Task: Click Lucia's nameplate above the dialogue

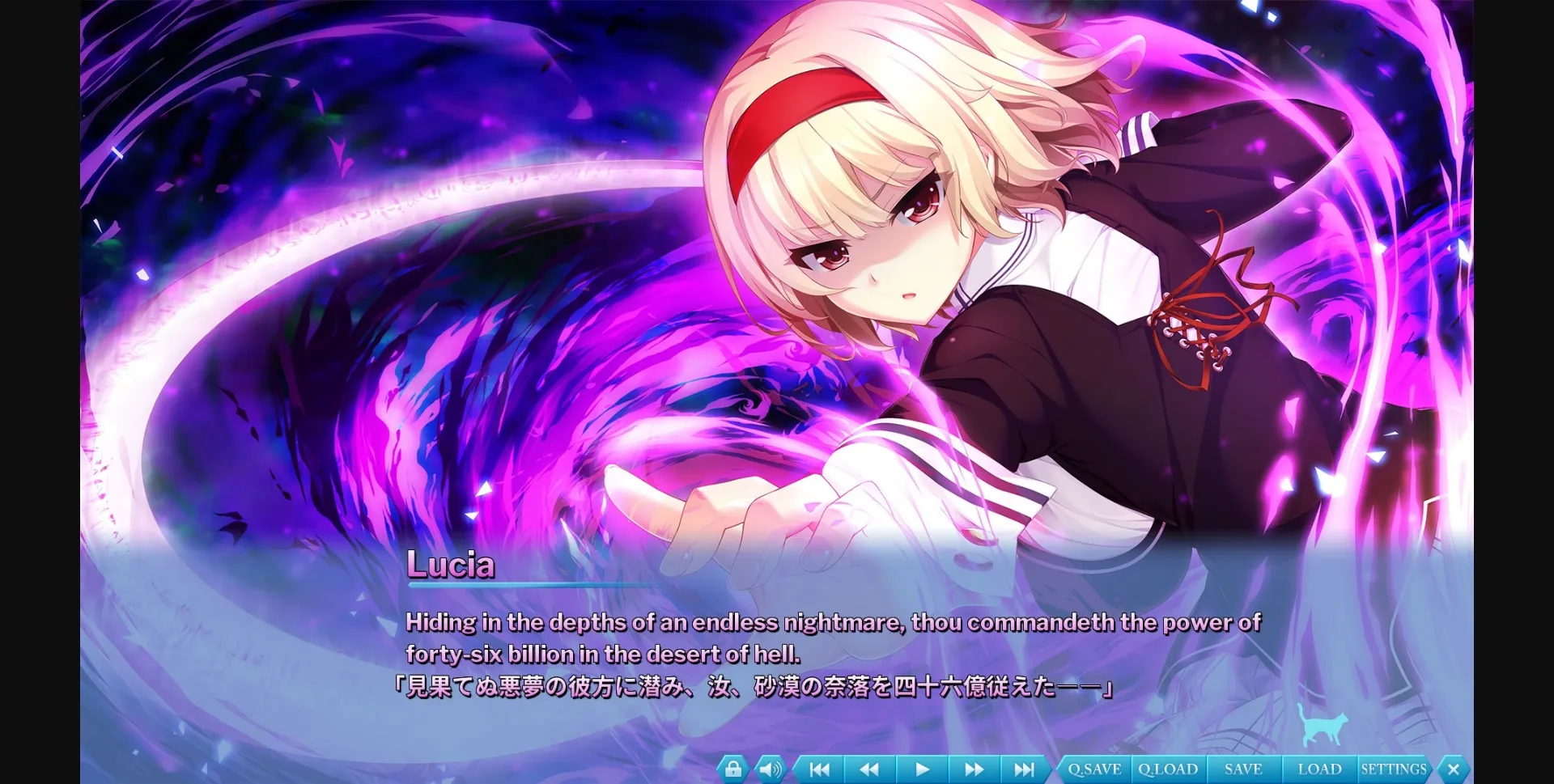Action: [x=451, y=566]
